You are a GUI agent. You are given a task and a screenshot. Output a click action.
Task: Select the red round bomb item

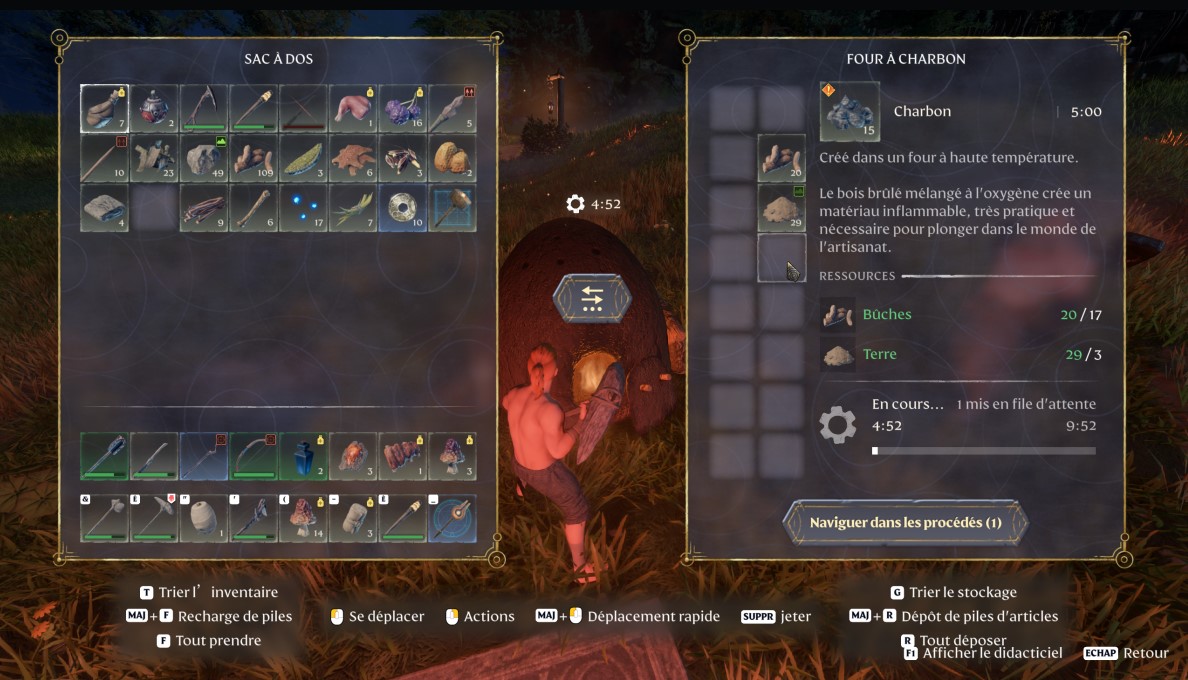(x=154, y=108)
